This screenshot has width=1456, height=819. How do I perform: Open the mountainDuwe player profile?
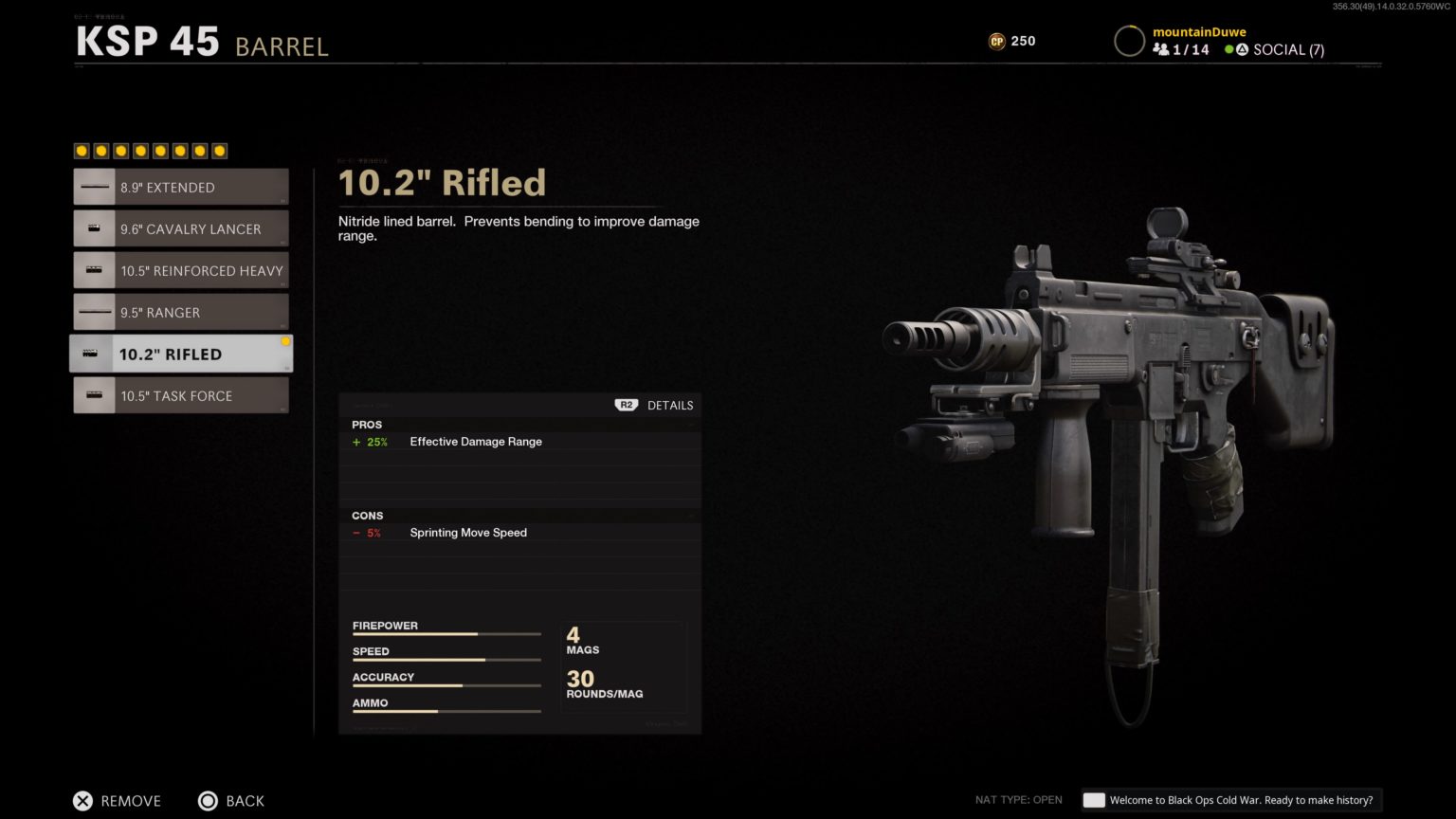pos(1198,32)
